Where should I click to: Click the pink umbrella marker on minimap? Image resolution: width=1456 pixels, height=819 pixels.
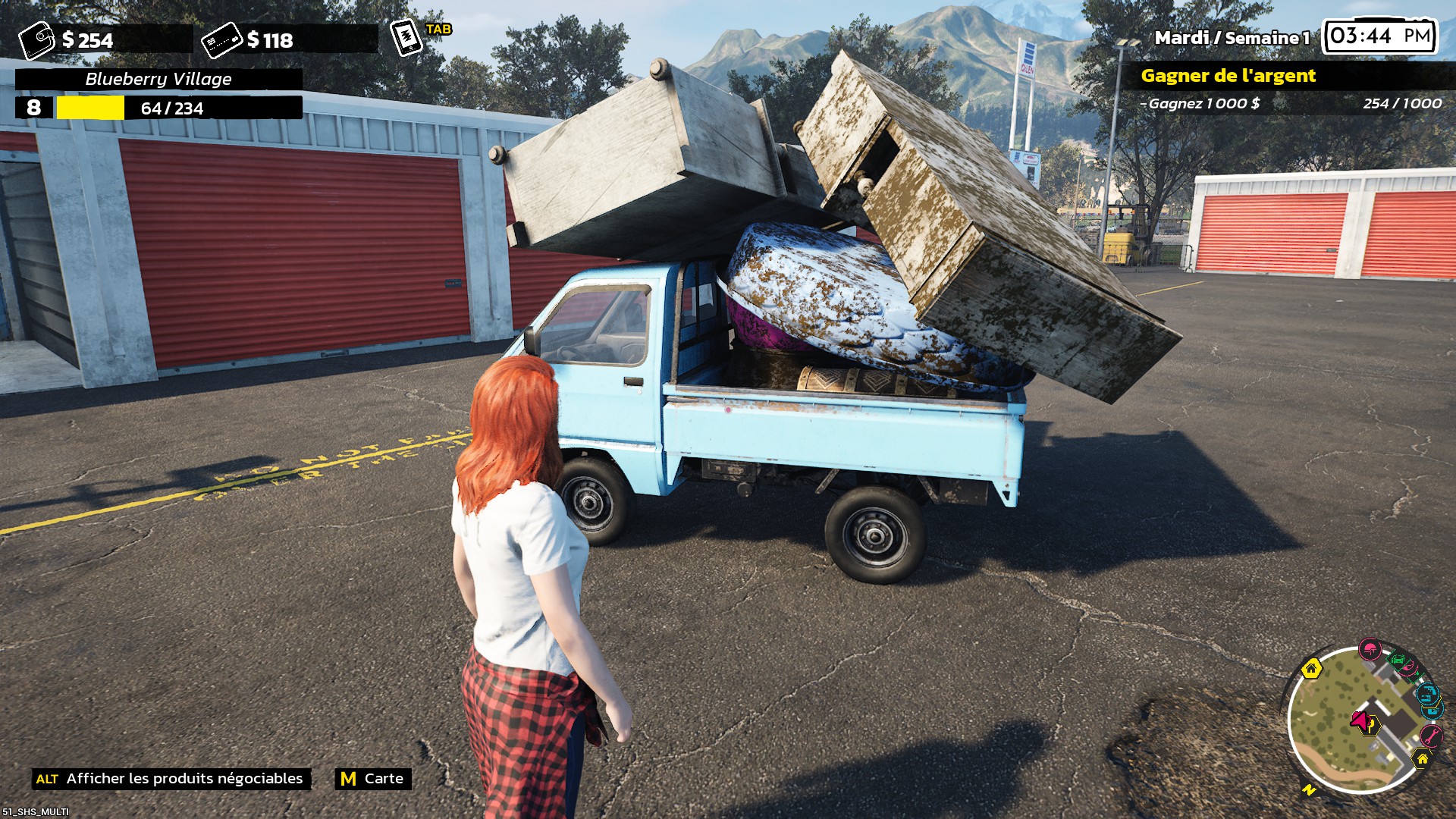tap(1370, 649)
